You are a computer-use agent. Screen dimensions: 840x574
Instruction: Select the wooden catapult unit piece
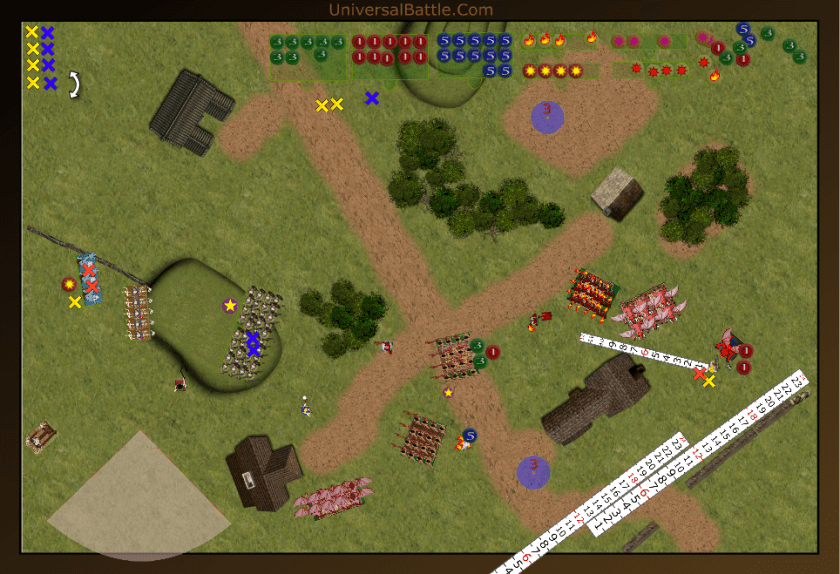click(x=41, y=437)
